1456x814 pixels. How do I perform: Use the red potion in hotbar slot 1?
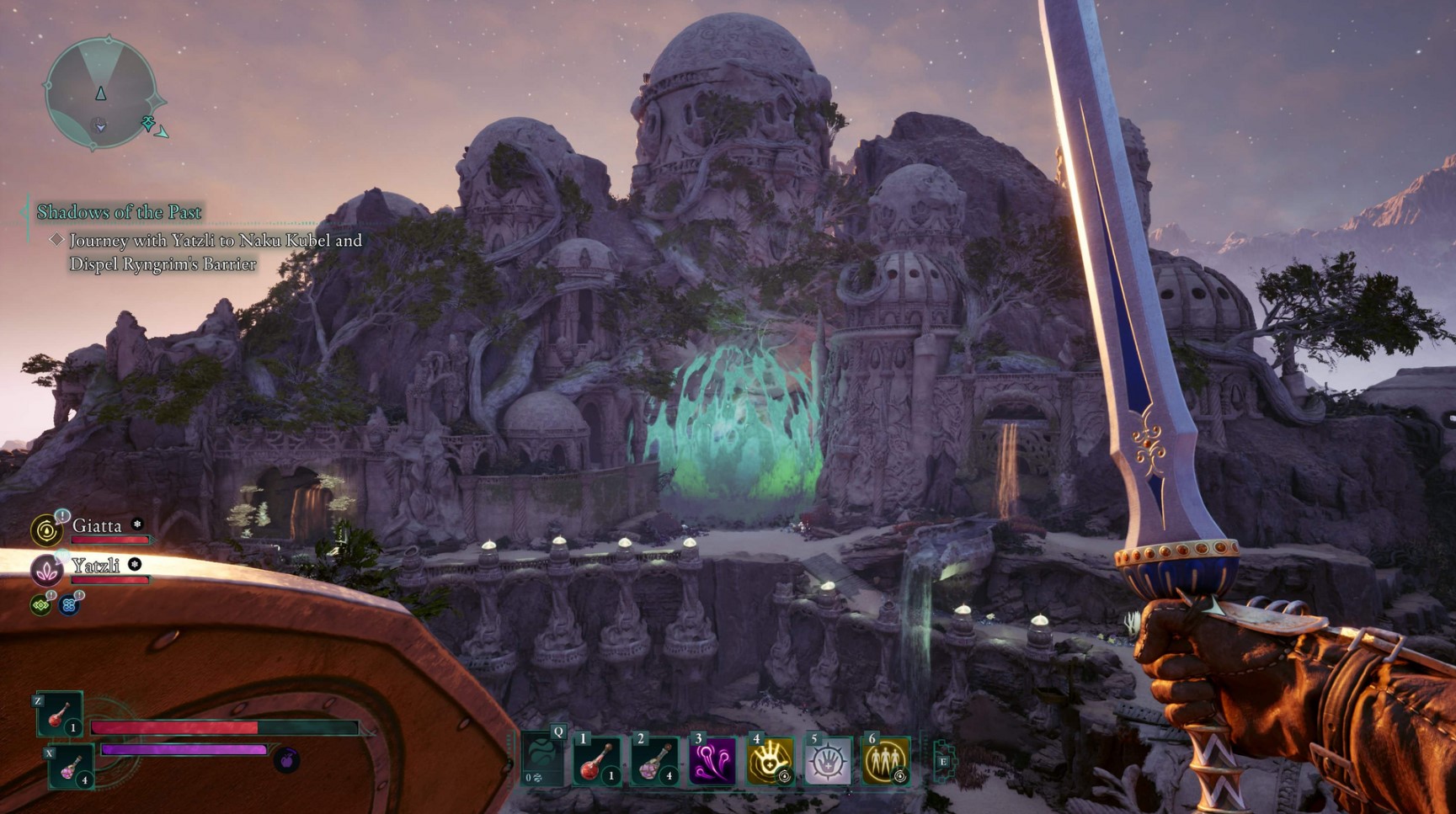tap(597, 760)
